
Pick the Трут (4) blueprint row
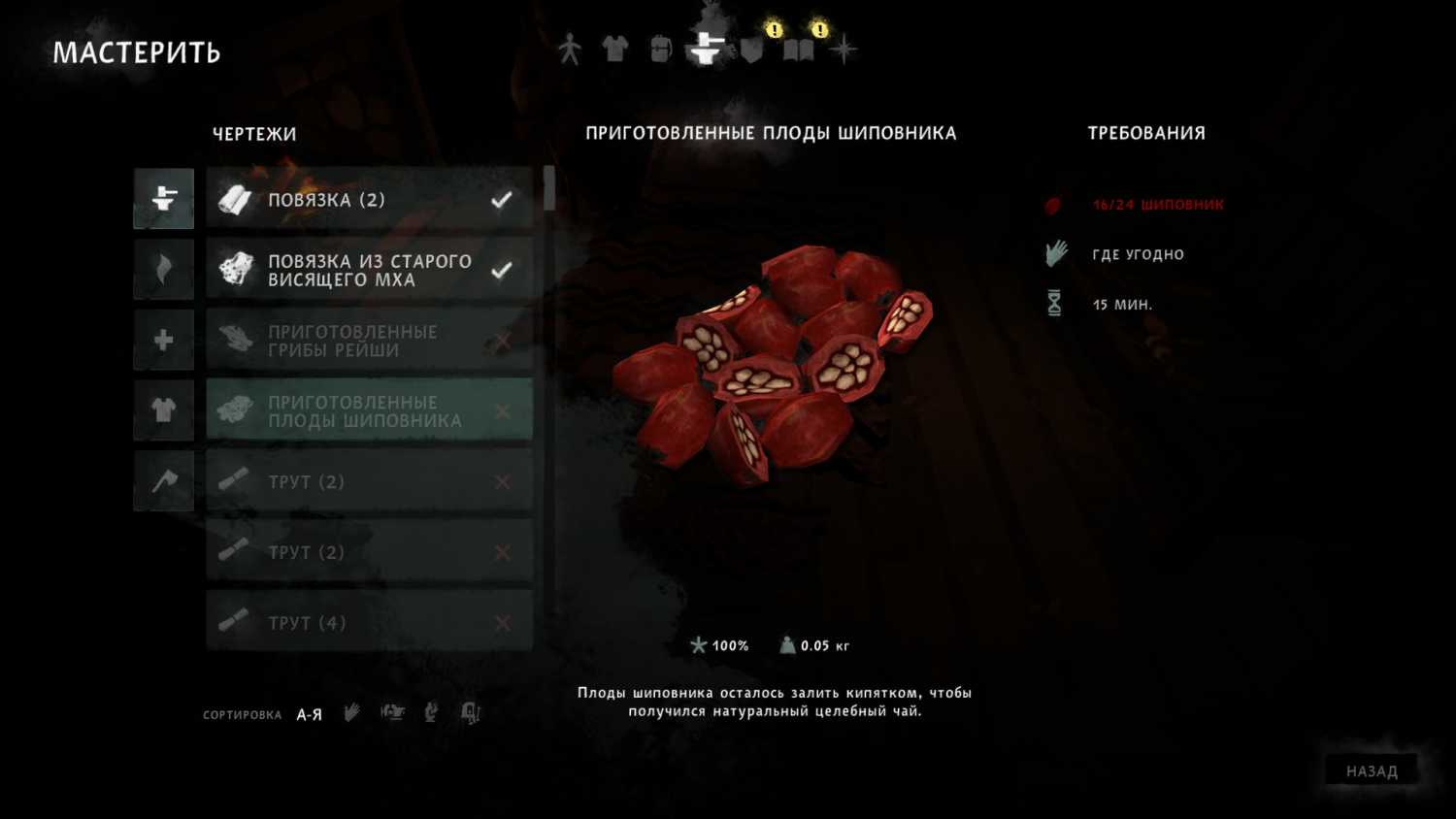point(369,622)
